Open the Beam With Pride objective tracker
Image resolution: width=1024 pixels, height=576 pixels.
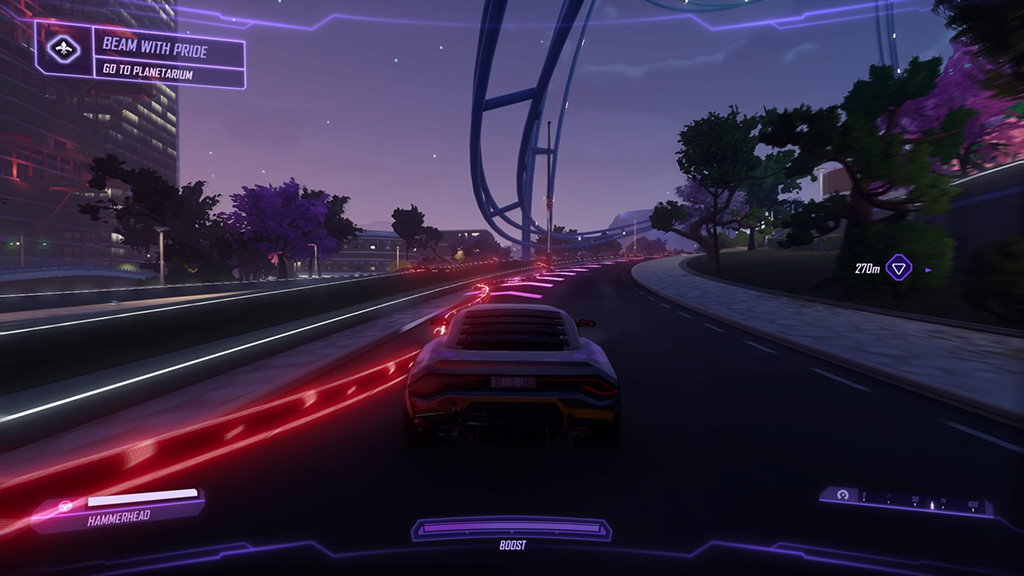tap(168, 56)
